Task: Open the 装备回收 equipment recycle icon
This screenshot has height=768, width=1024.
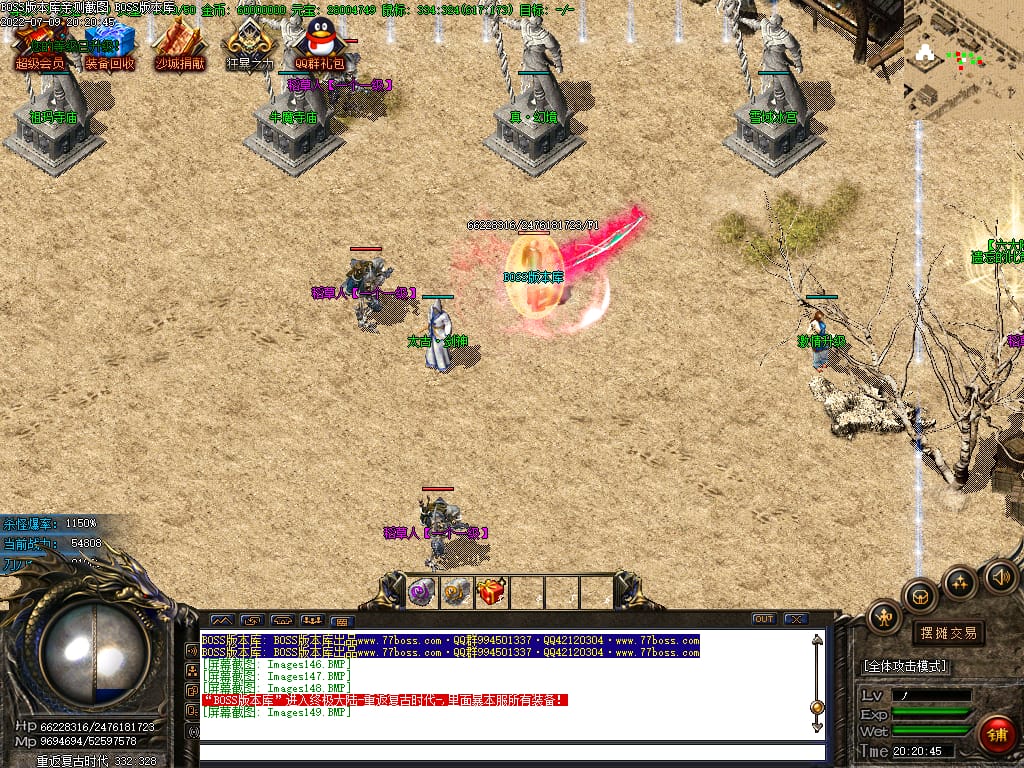Action: pyautogui.click(x=109, y=45)
